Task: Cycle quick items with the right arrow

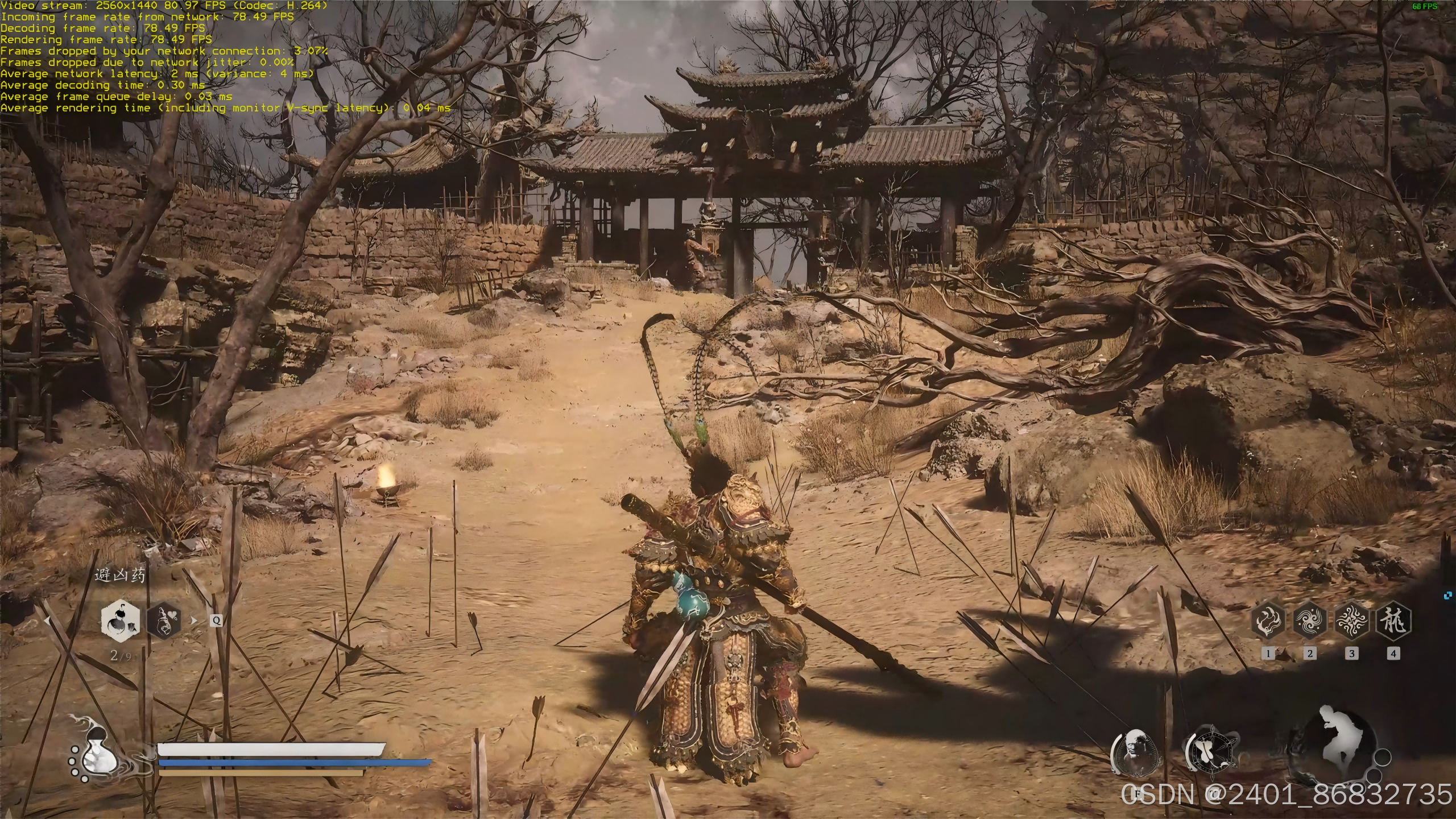Action: click(194, 620)
